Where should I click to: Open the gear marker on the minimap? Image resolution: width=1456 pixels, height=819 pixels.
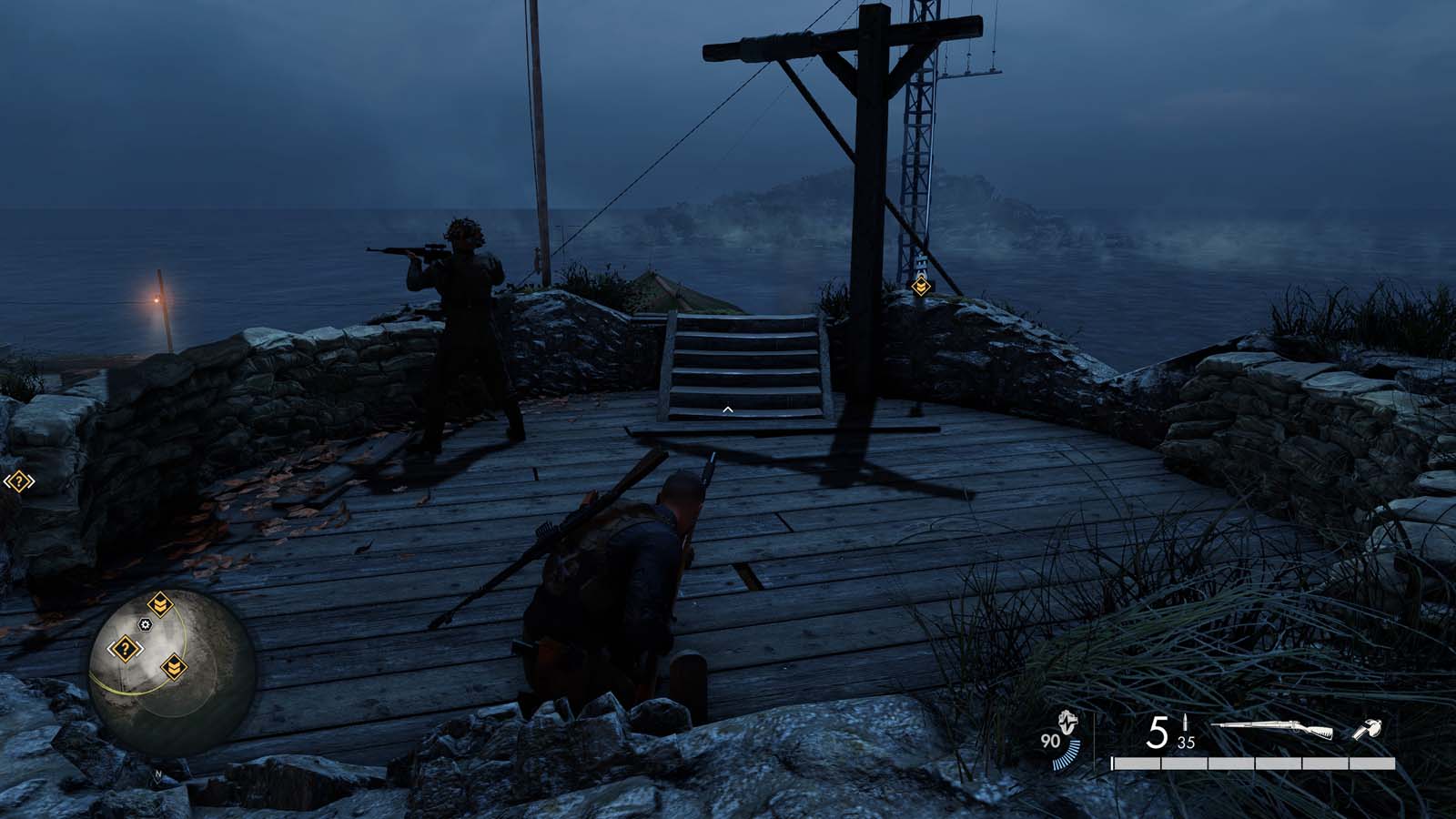pyautogui.click(x=144, y=624)
